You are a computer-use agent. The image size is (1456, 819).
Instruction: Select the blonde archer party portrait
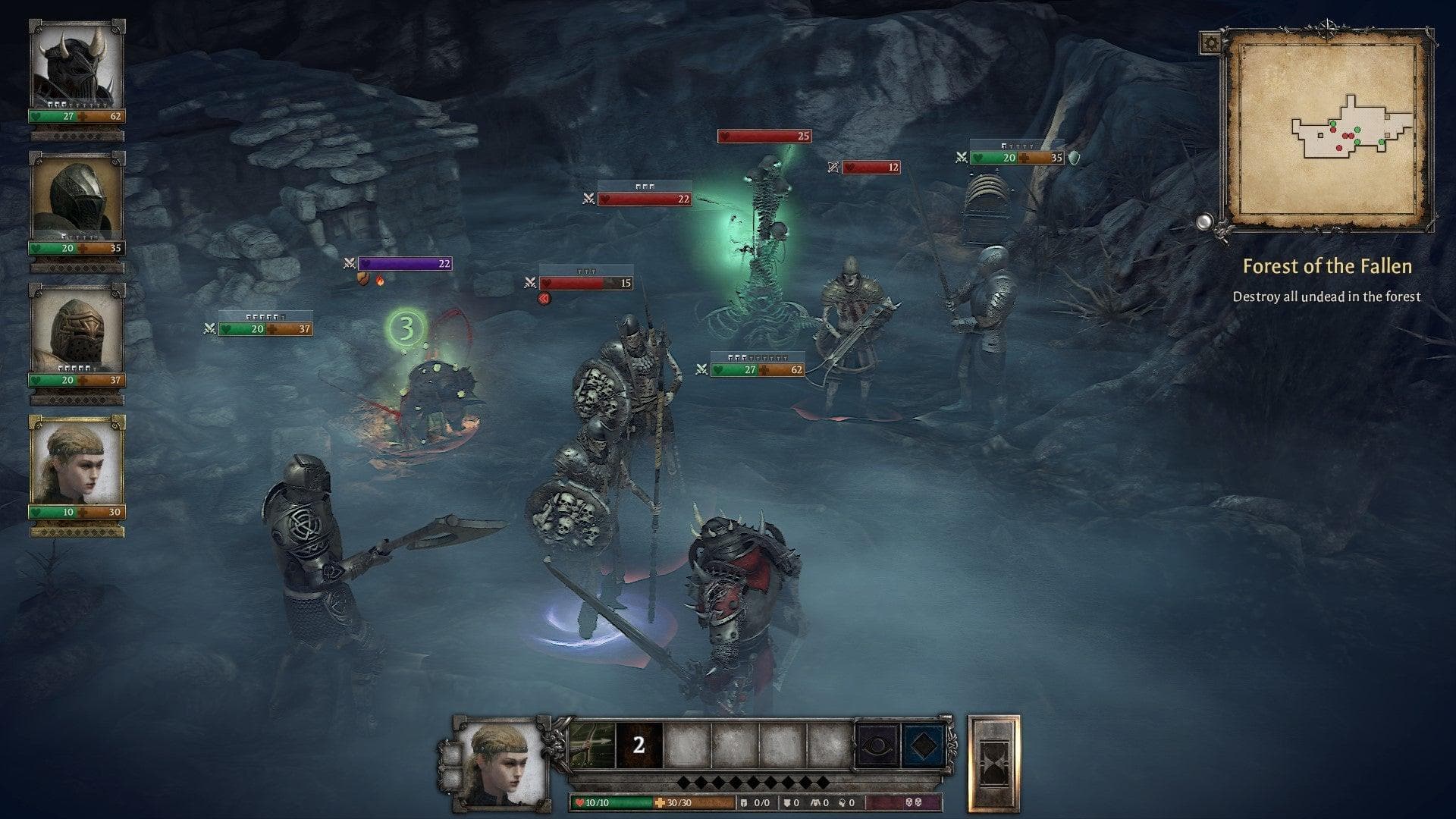tap(77, 460)
